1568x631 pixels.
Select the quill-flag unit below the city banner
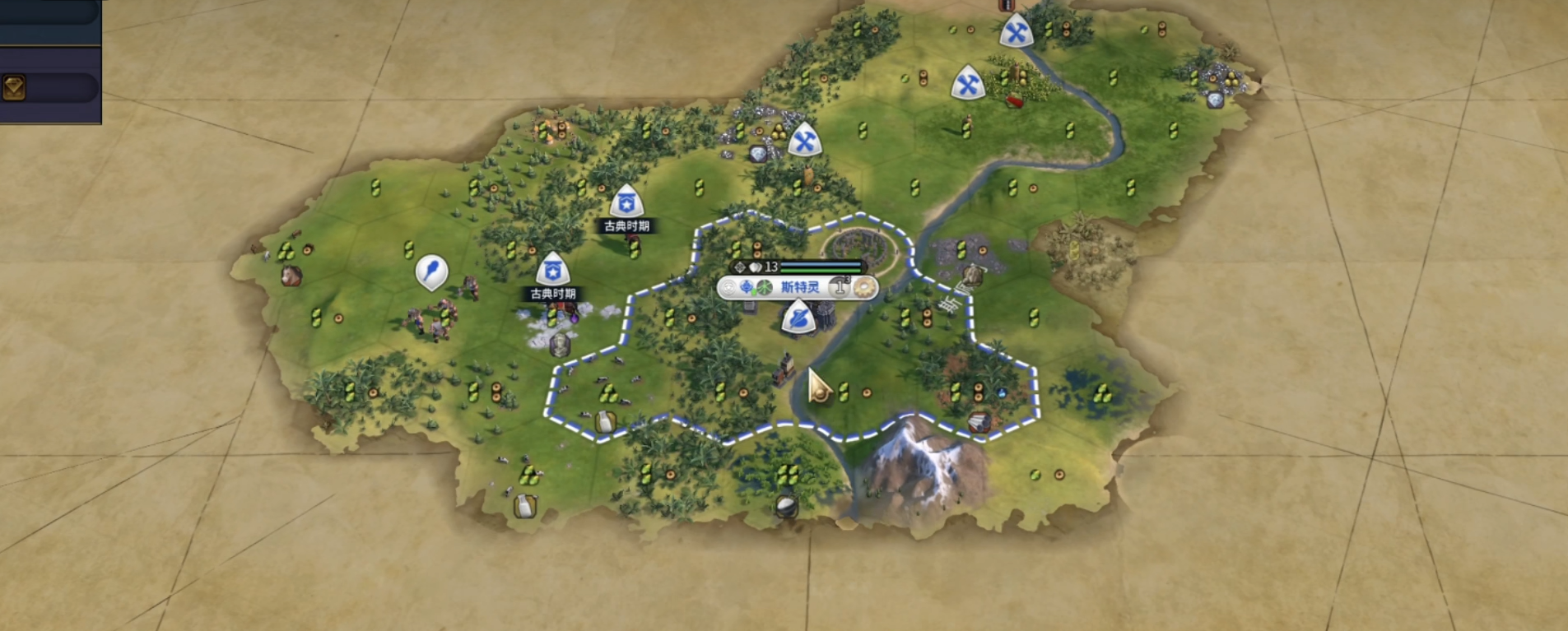[798, 318]
